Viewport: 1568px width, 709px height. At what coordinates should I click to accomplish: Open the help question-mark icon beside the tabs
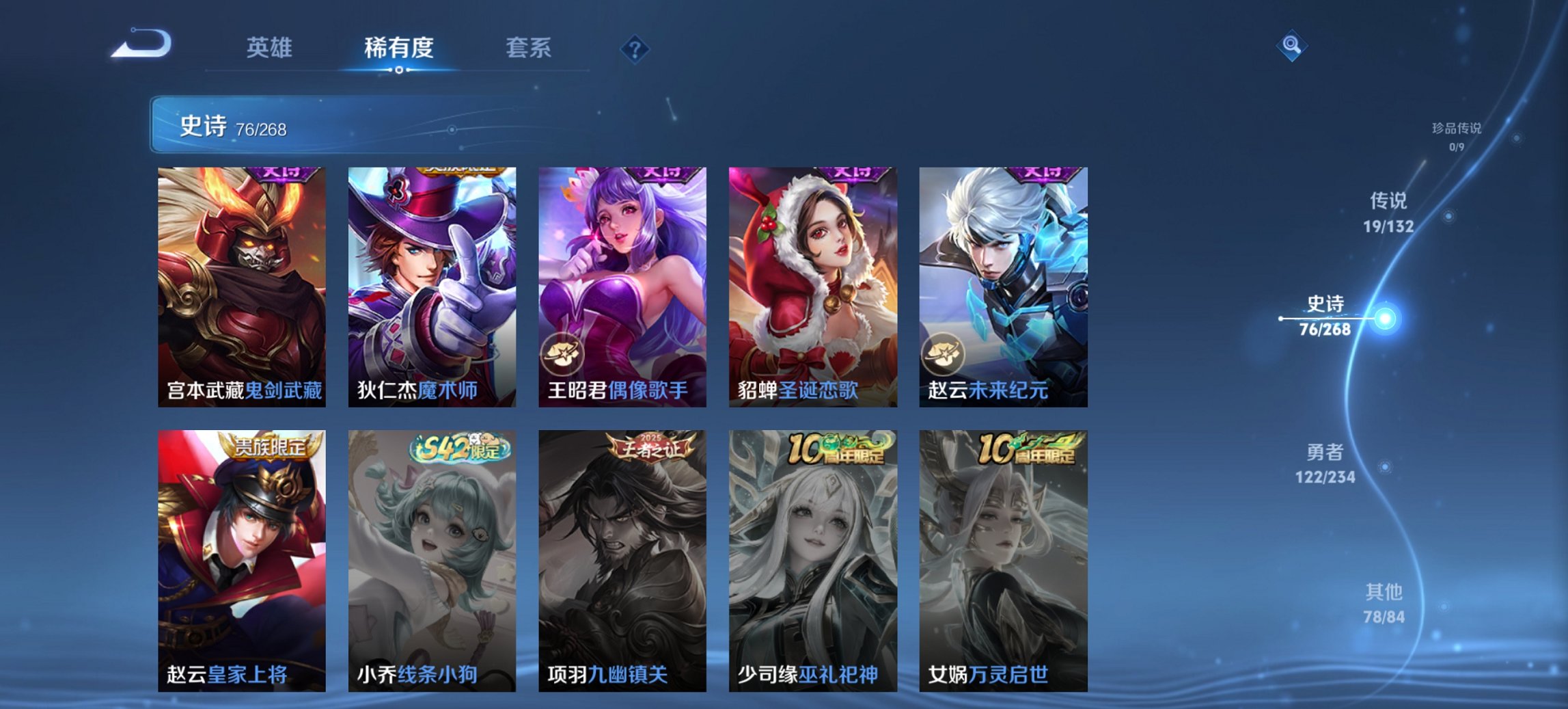point(635,49)
